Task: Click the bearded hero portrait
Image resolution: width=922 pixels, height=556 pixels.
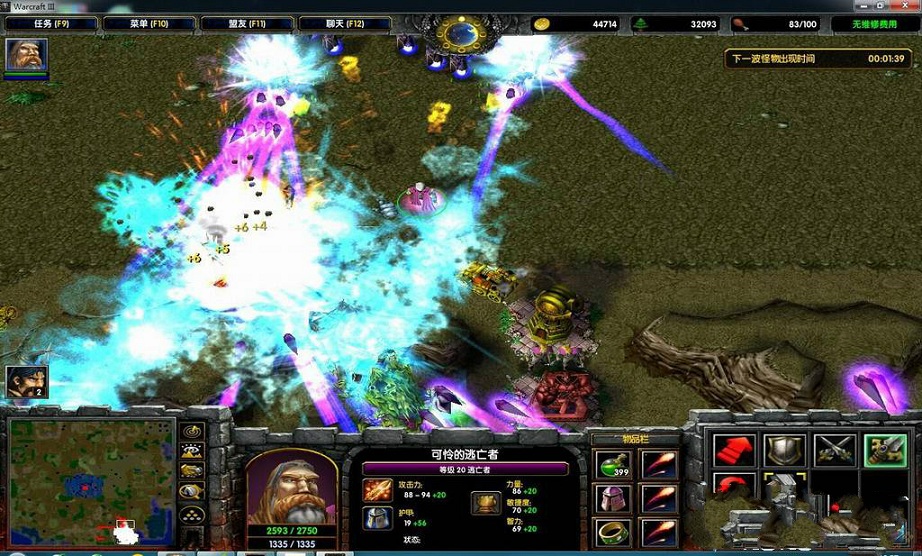Action: (290, 485)
